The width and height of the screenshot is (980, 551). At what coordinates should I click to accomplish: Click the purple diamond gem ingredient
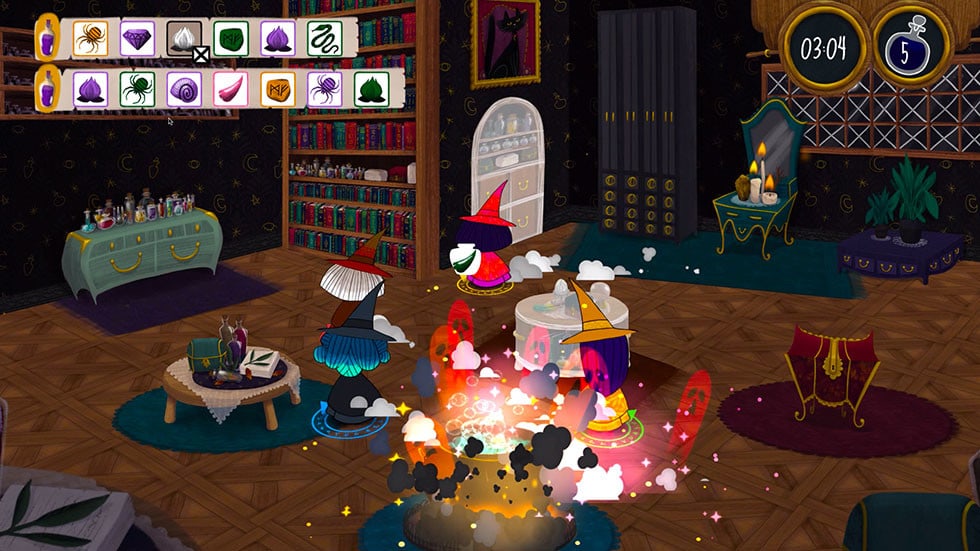(x=137, y=38)
